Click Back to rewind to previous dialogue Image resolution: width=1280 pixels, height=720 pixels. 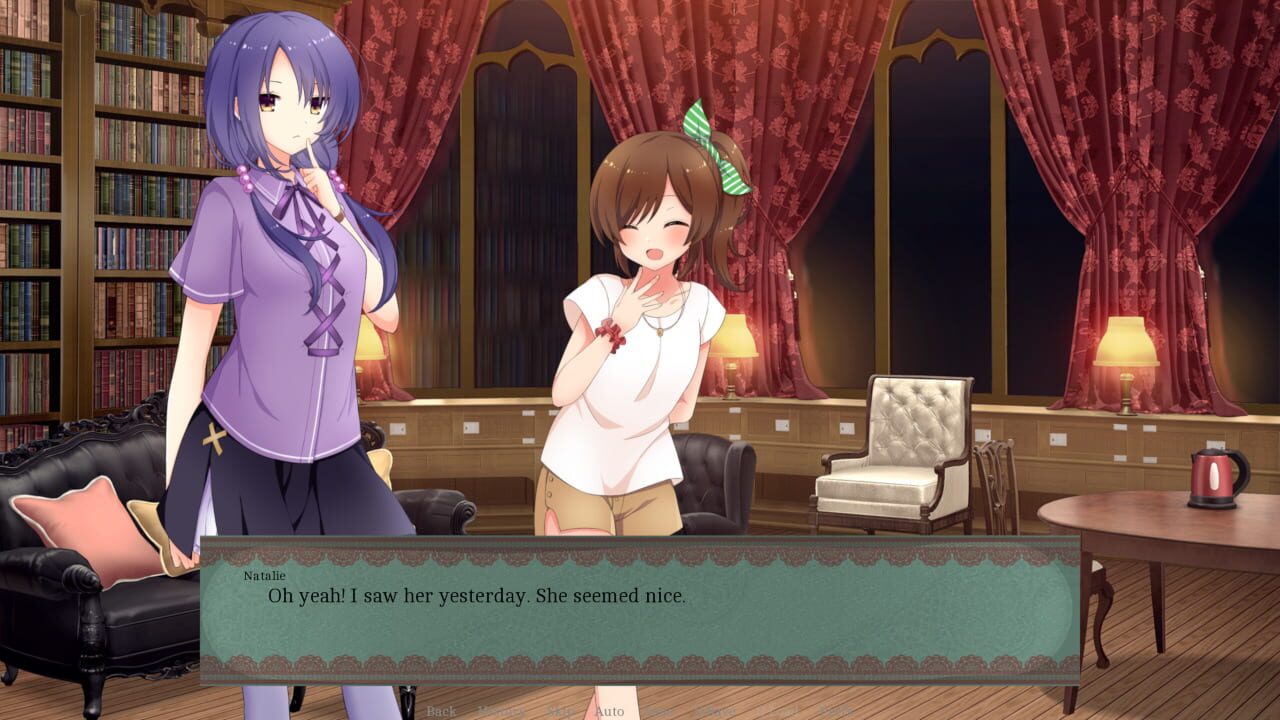click(x=440, y=711)
